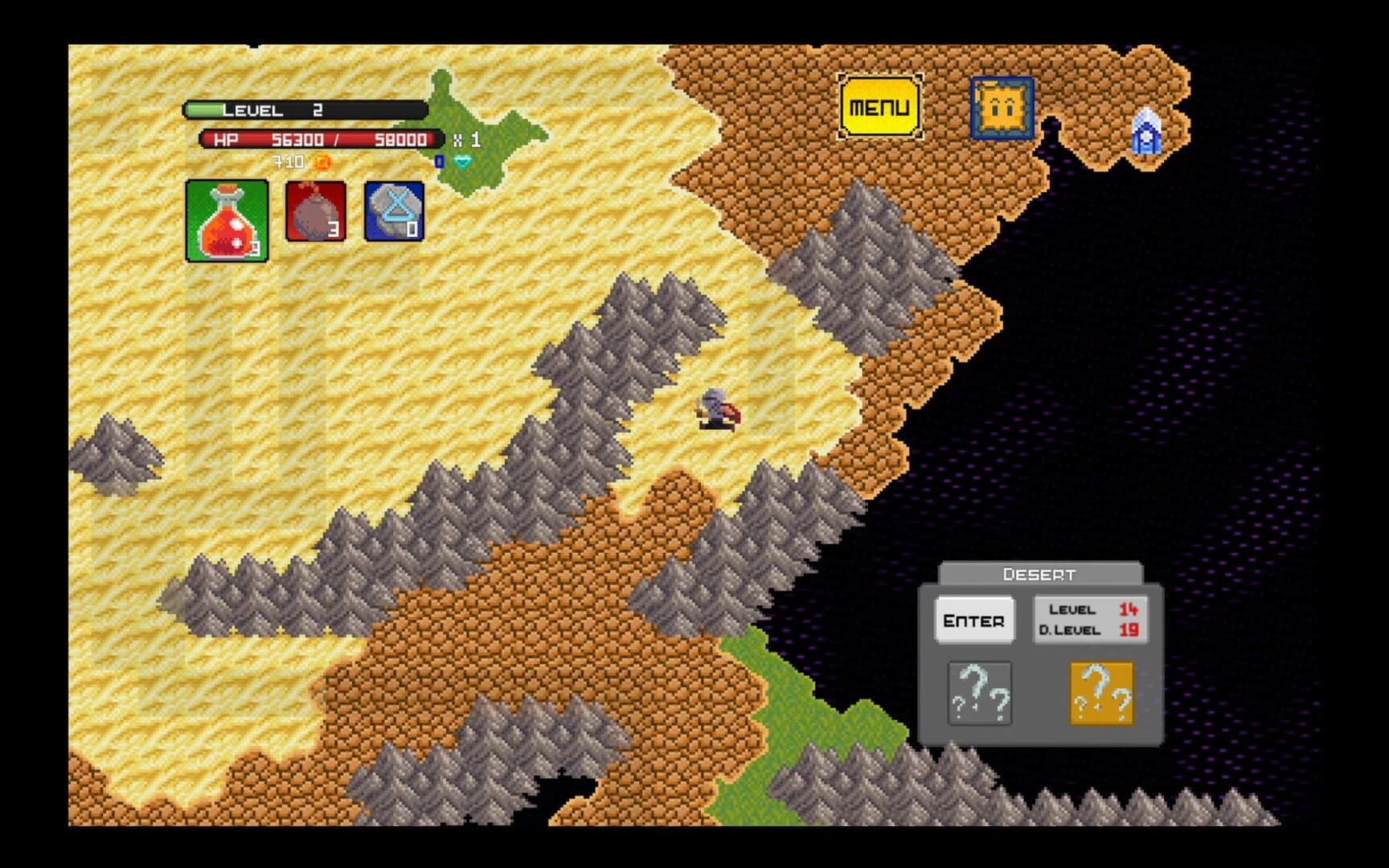Toggle the small blue indicator beside the coin counter
The image size is (1389, 868).
(439, 163)
